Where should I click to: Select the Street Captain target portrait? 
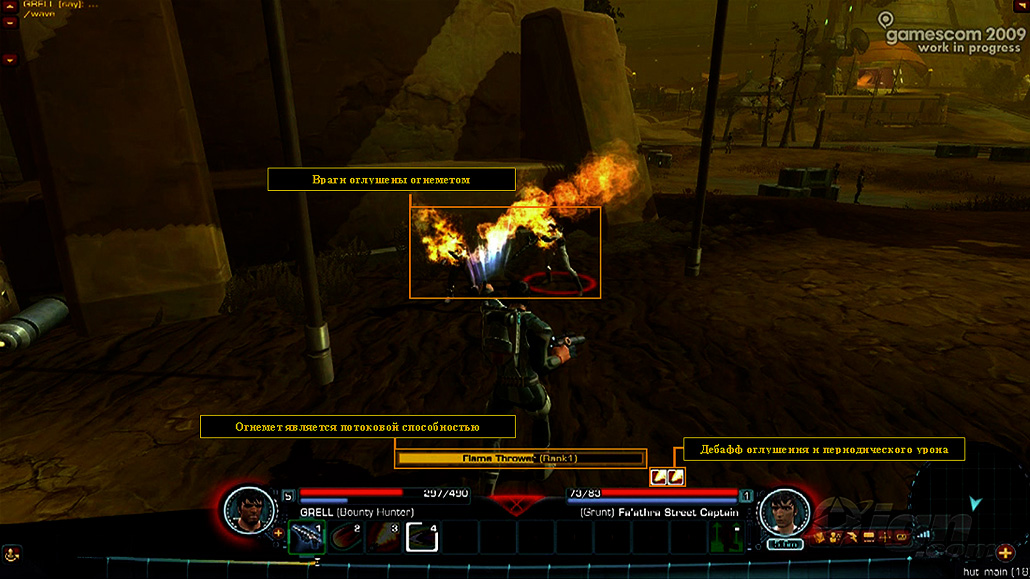(784, 512)
